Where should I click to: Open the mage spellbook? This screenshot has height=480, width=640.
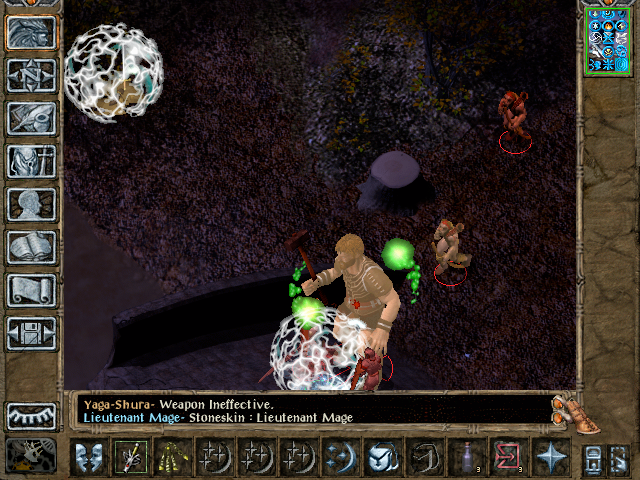[x=32, y=247]
